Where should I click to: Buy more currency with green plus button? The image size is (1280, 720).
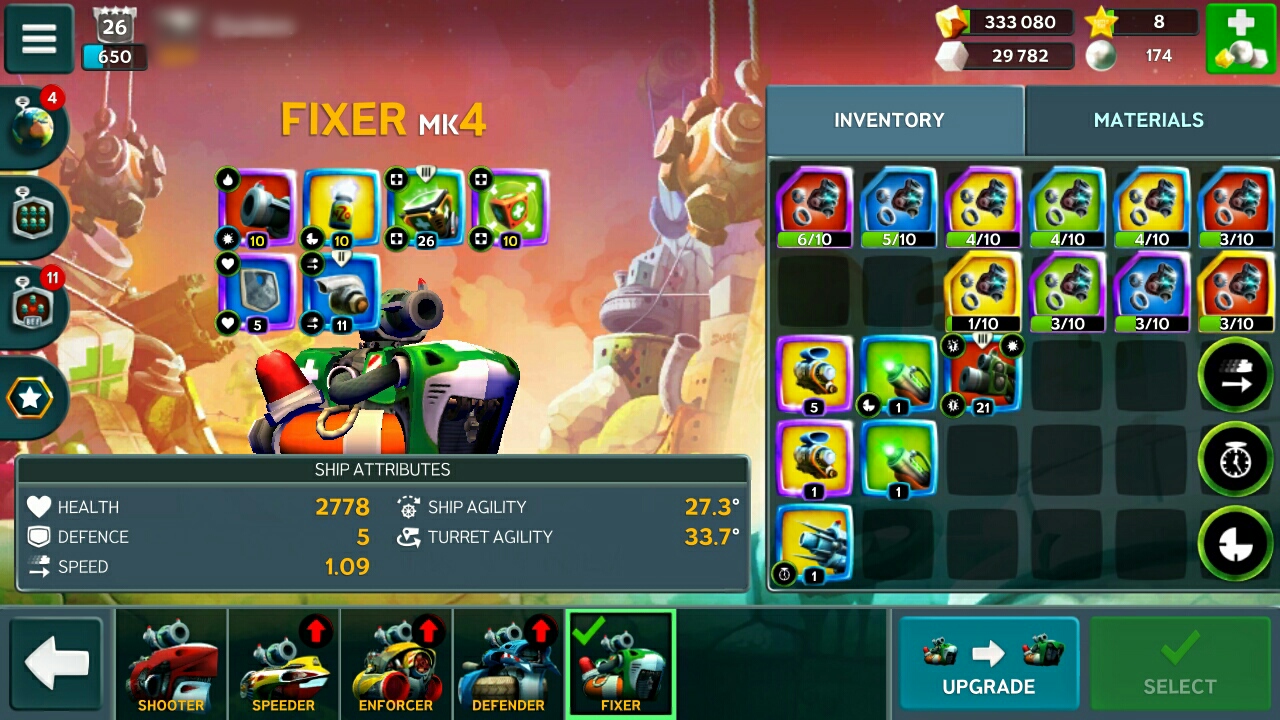point(1238,39)
